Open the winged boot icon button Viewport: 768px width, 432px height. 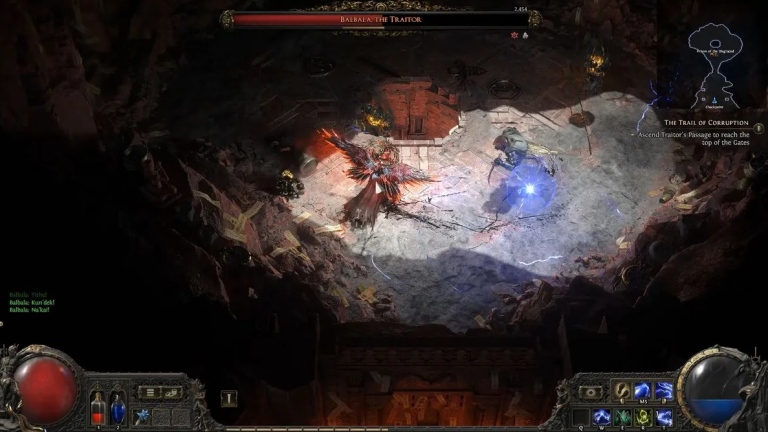tap(171, 392)
